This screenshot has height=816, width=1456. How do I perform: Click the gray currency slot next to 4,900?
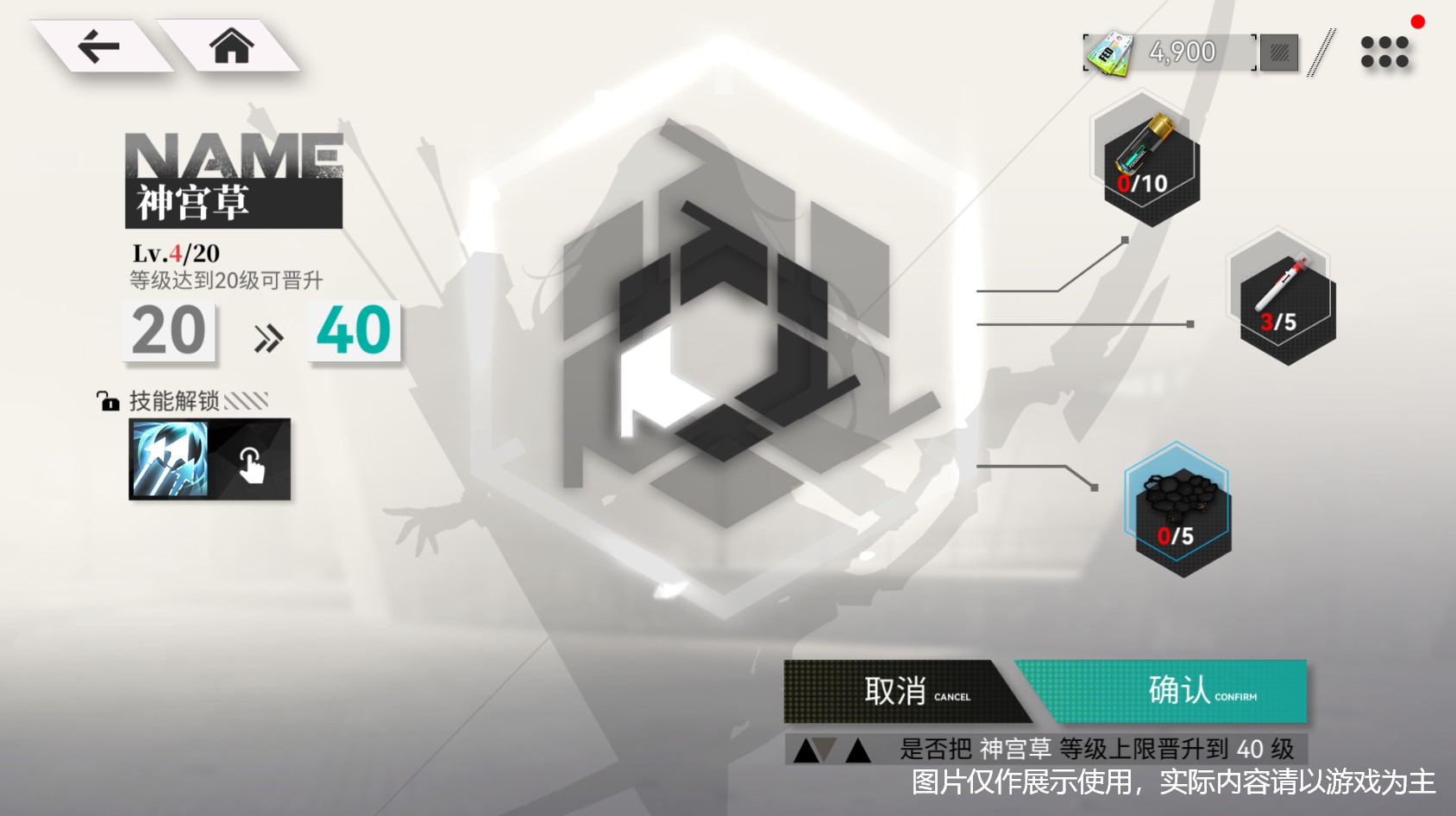point(1277,52)
